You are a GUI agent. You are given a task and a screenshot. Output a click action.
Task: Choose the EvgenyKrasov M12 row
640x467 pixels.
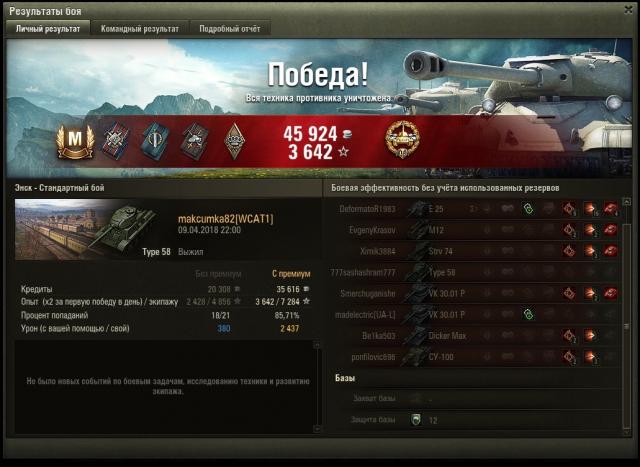click(470, 229)
